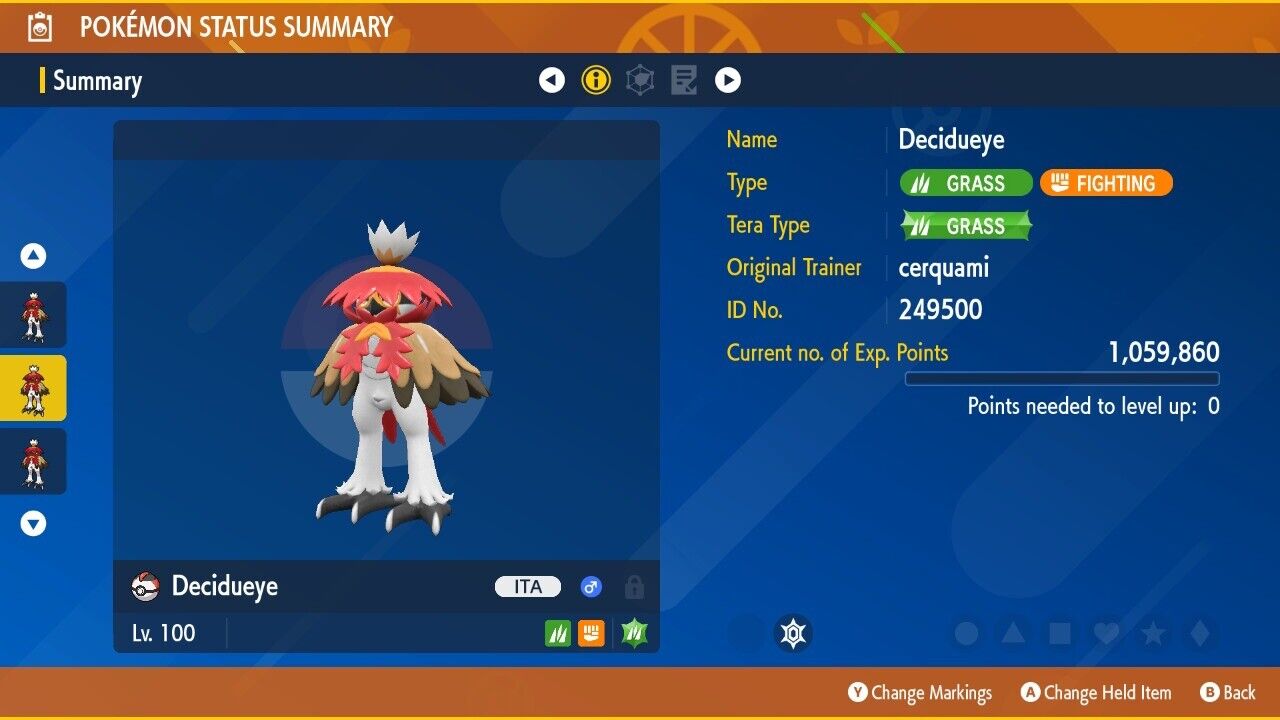The image size is (1280, 720).
Task: Toggle the circle marking
Action: tap(966, 634)
